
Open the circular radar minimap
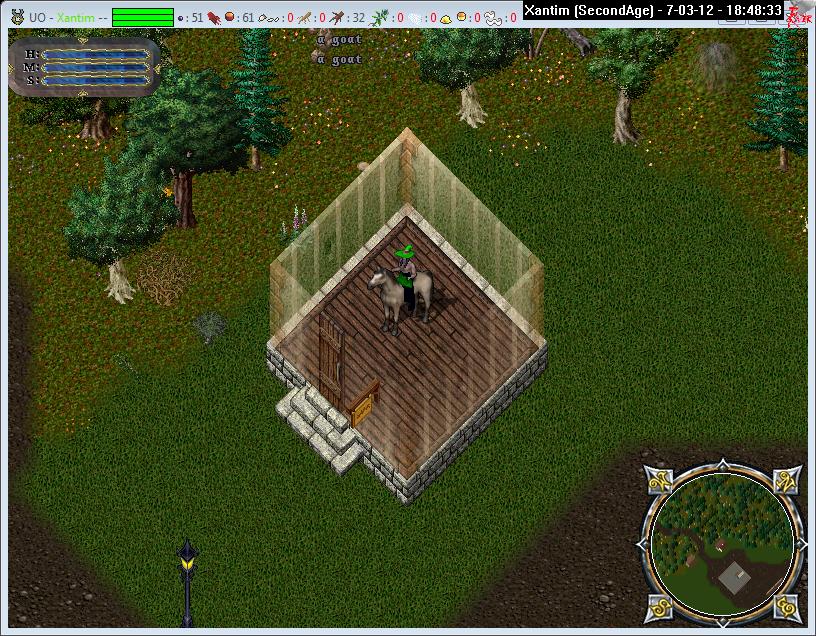pos(722,543)
